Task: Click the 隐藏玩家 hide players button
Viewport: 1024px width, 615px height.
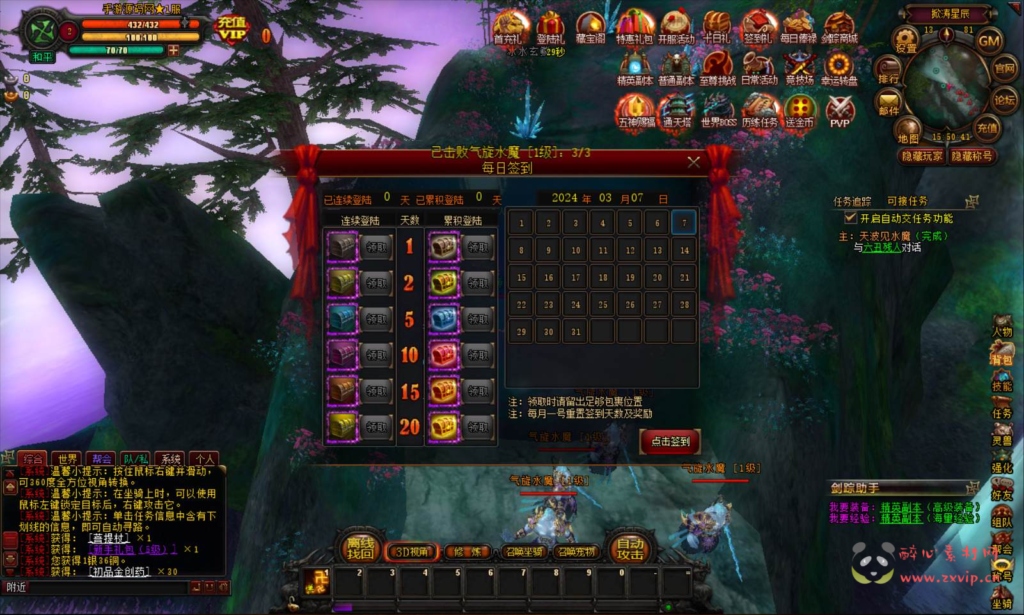Action: coord(922,156)
